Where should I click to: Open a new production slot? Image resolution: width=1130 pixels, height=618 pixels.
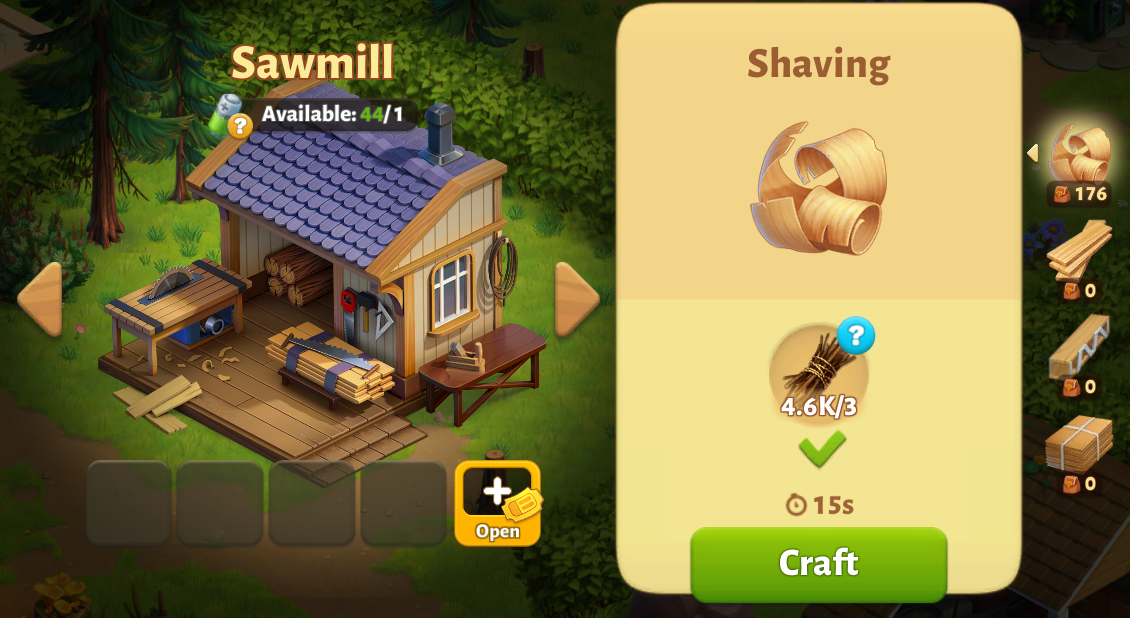(x=497, y=503)
